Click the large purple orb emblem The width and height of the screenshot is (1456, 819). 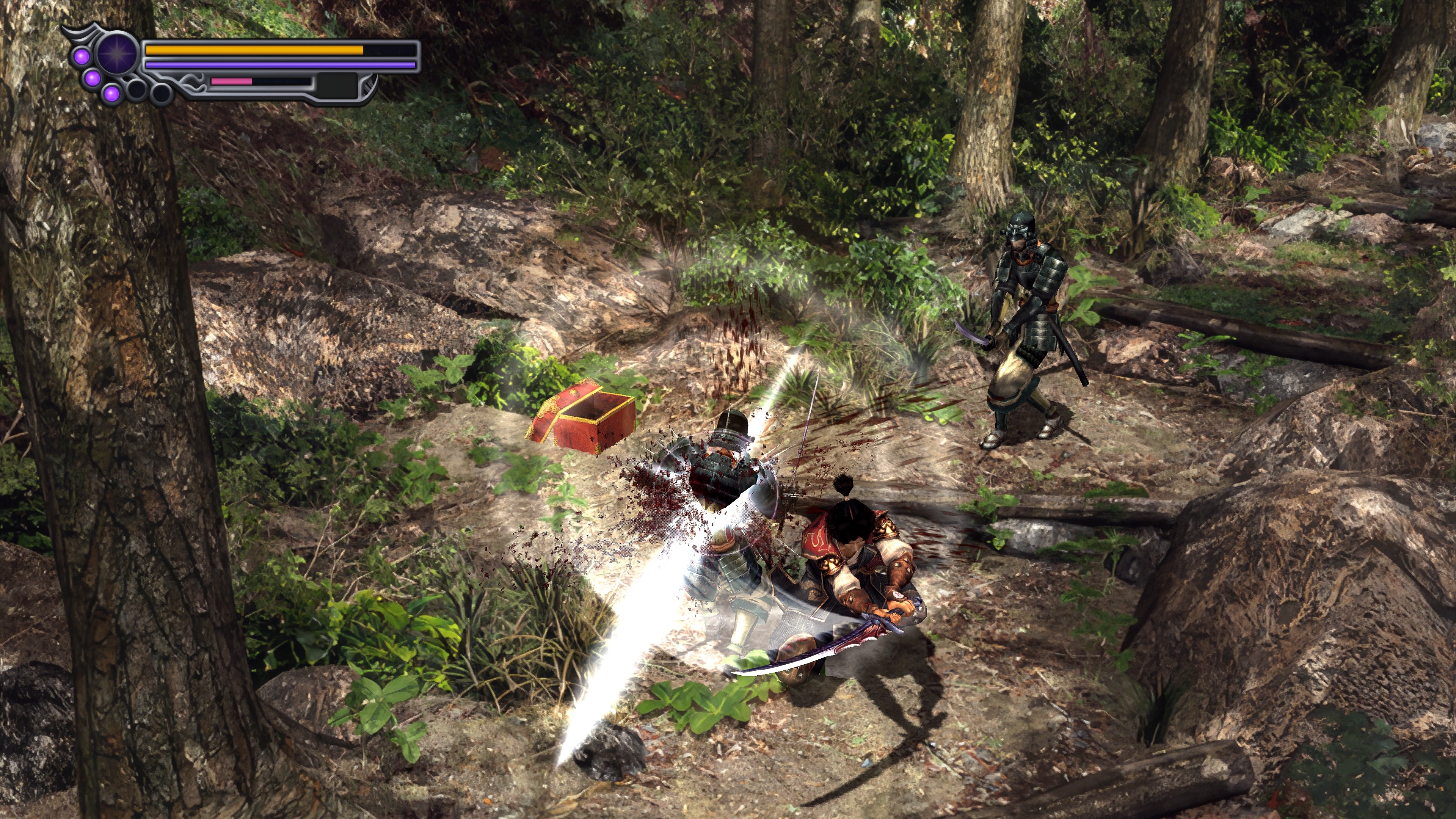[118, 54]
